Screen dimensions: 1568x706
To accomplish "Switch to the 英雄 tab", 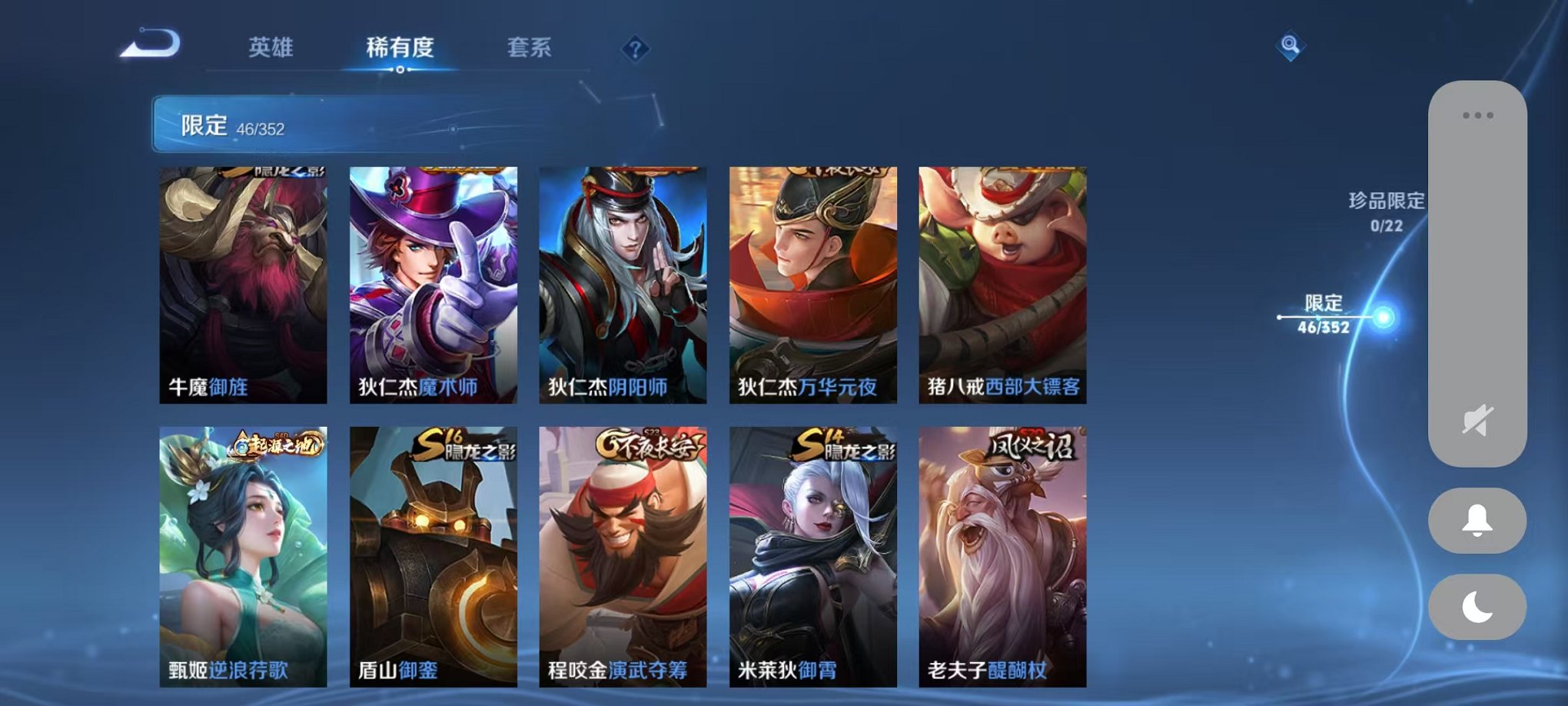I will (271, 48).
